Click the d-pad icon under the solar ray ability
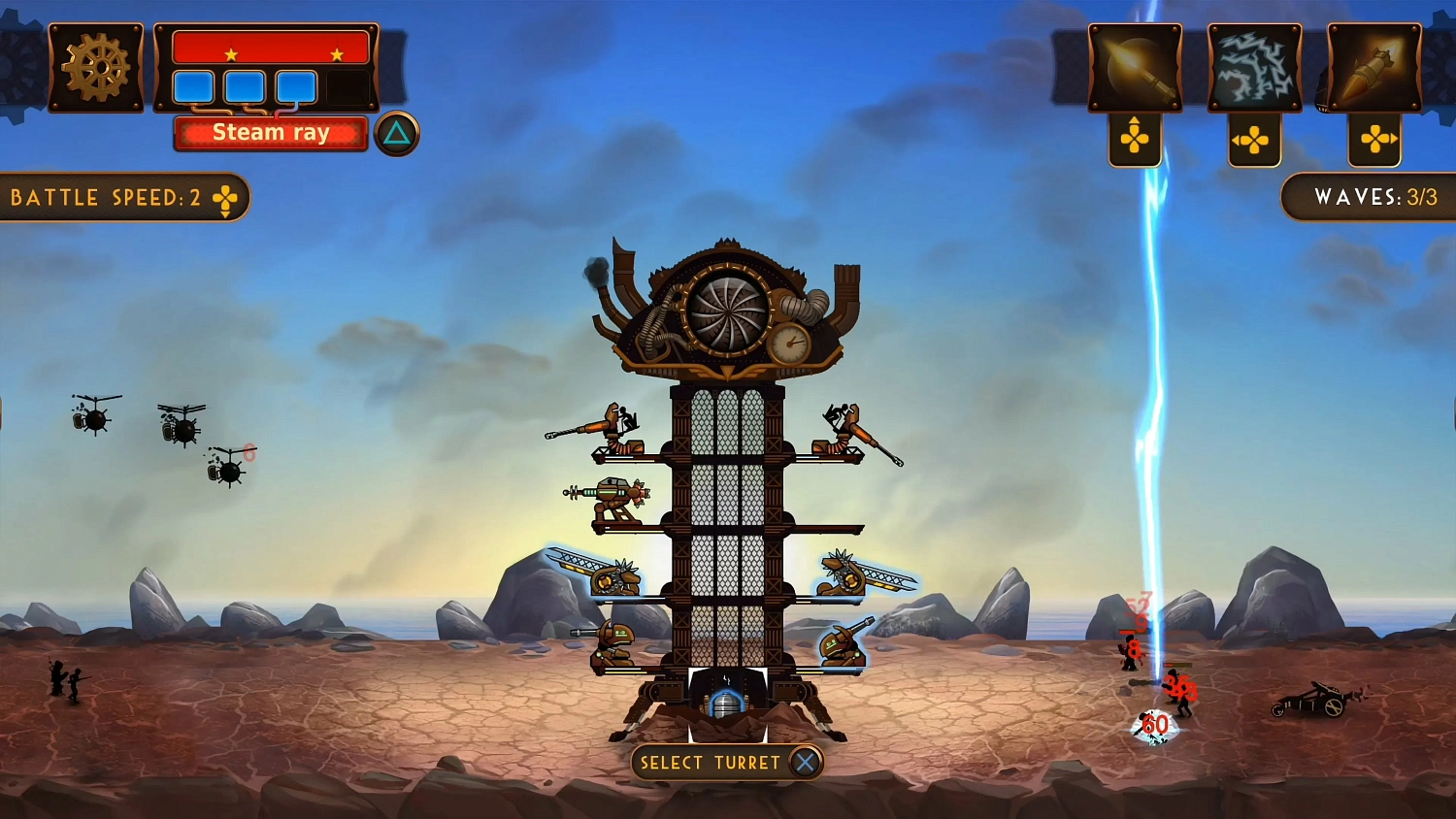The height and width of the screenshot is (819, 1456). 1136,139
